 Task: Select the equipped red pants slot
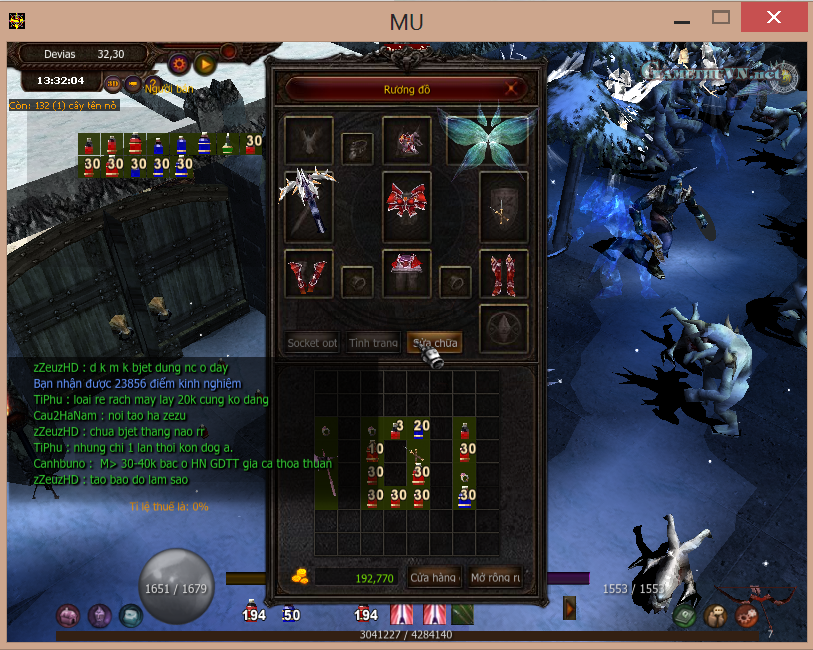pos(407,273)
